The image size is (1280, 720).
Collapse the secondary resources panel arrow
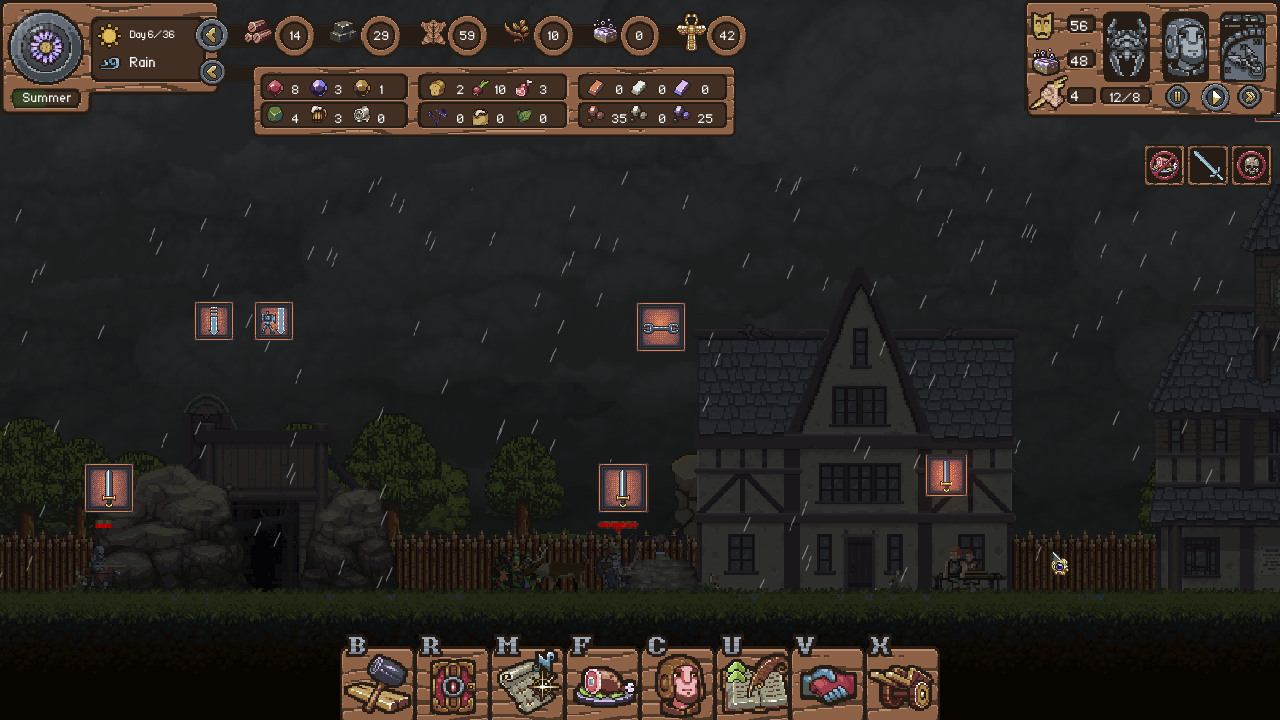point(211,71)
